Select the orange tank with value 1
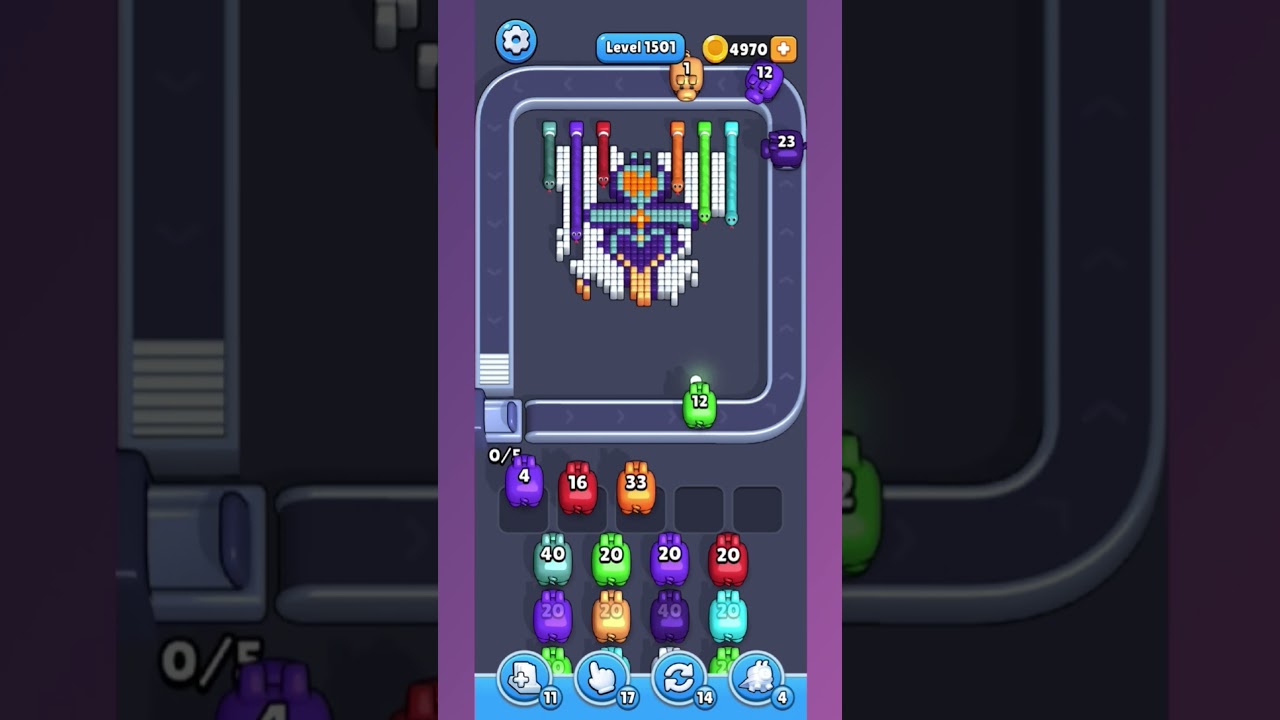Screen dimensions: 1280x720 pos(686,82)
